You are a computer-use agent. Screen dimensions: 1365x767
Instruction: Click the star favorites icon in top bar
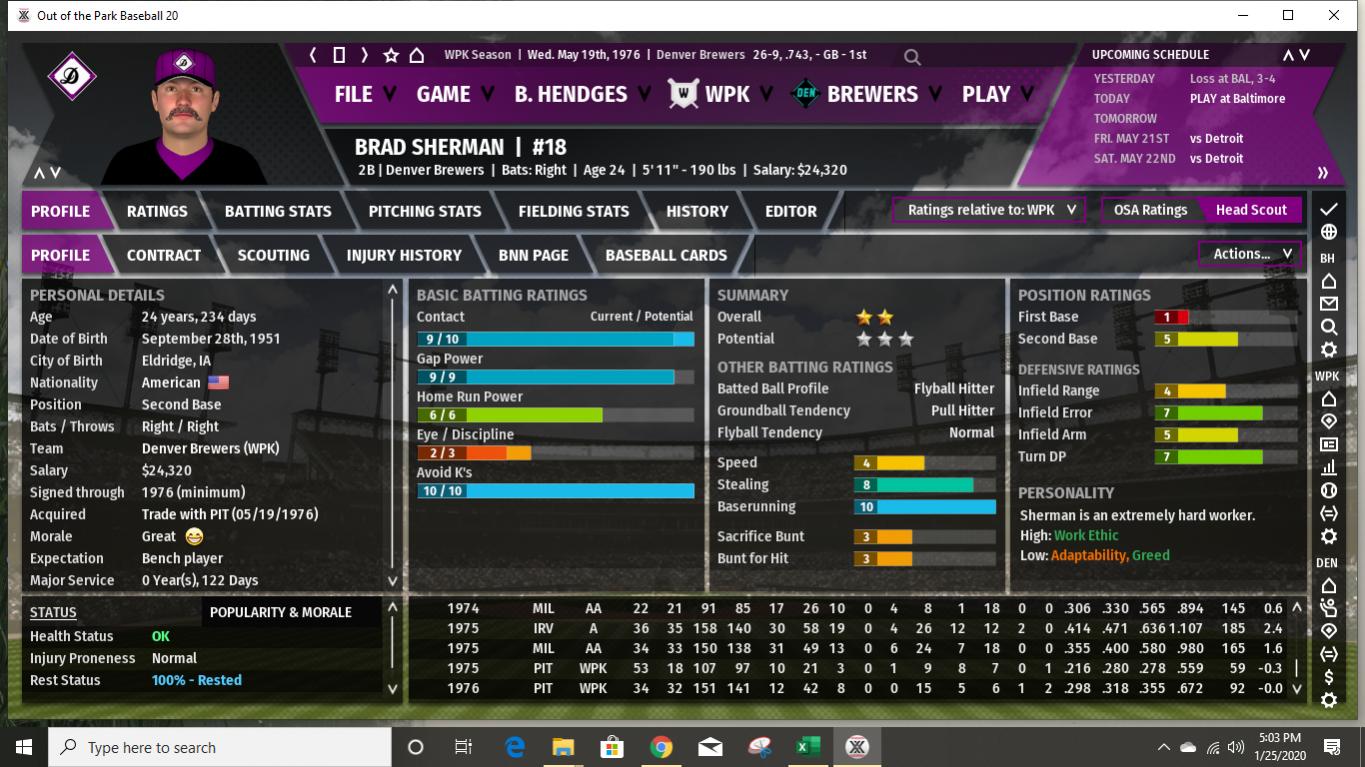pos(389,57)
